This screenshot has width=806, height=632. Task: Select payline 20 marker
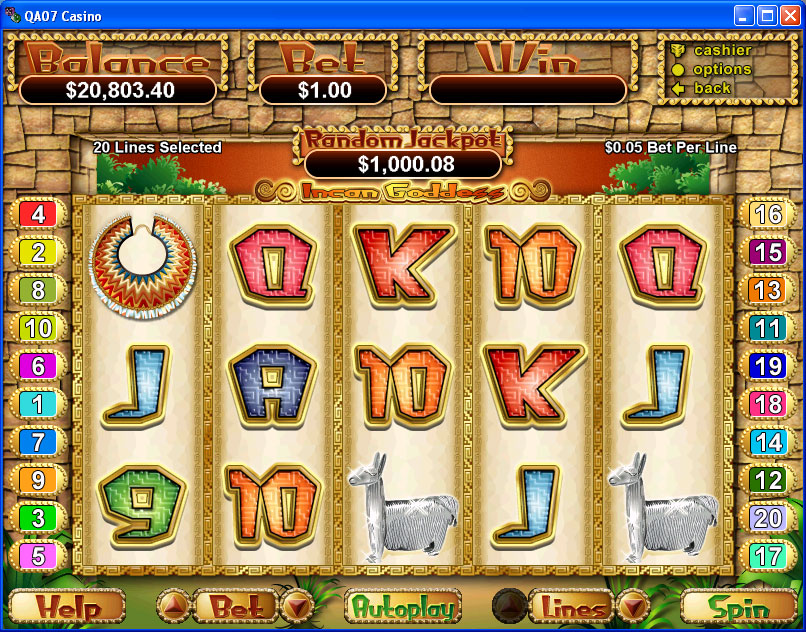tap(767, 518)
